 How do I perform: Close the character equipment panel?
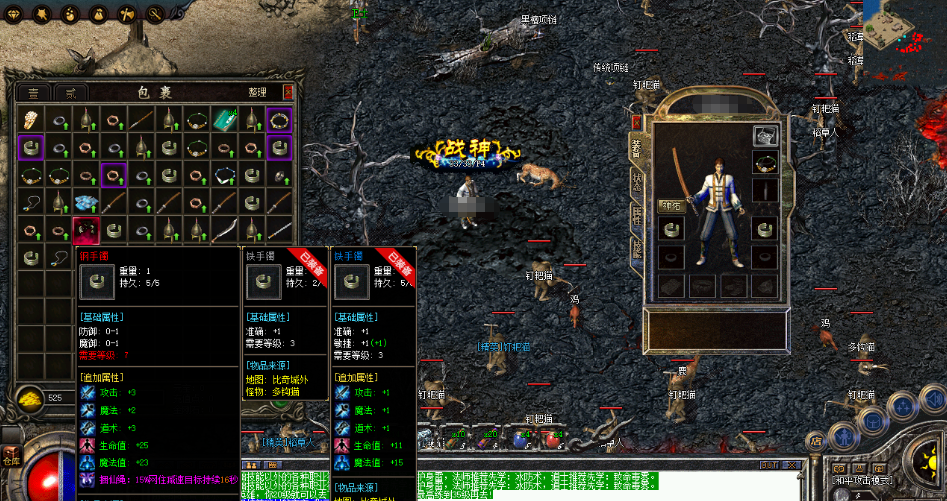coord(636,122)
